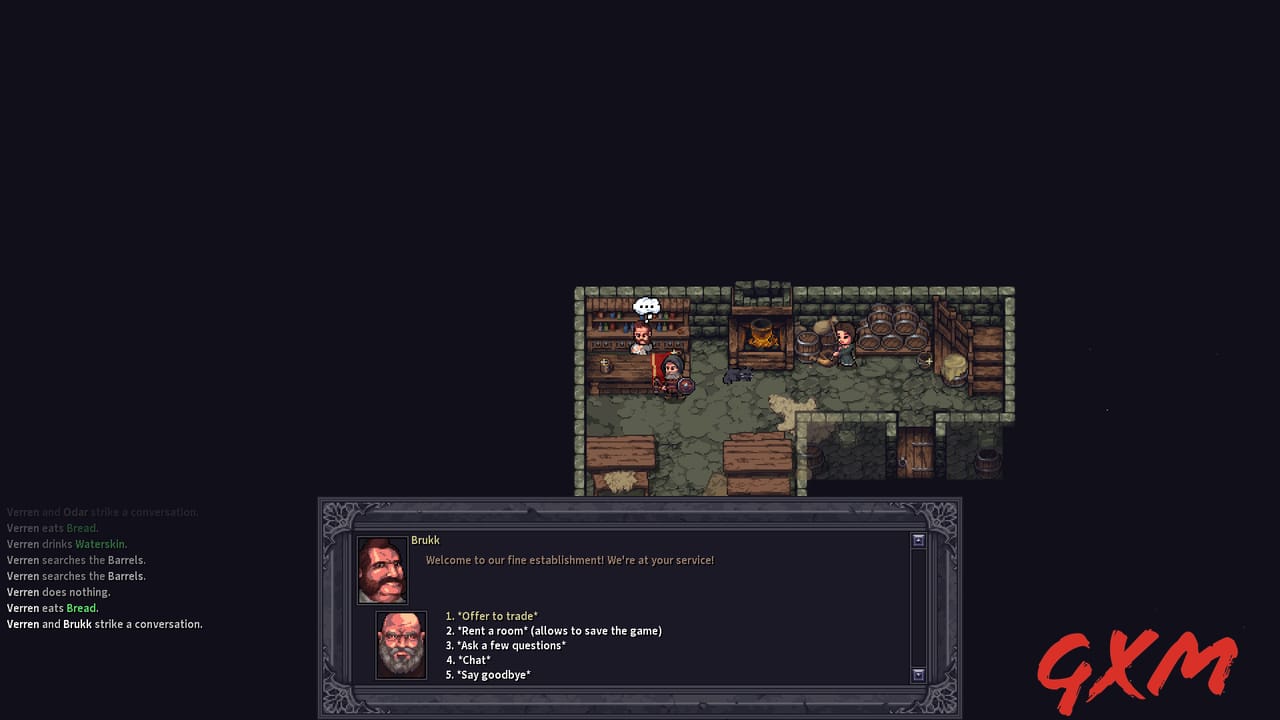This screenshot has height=720, width=1280.
Task: Click the stacked barrels near the sweeping woman
Action: pos(891,330)
